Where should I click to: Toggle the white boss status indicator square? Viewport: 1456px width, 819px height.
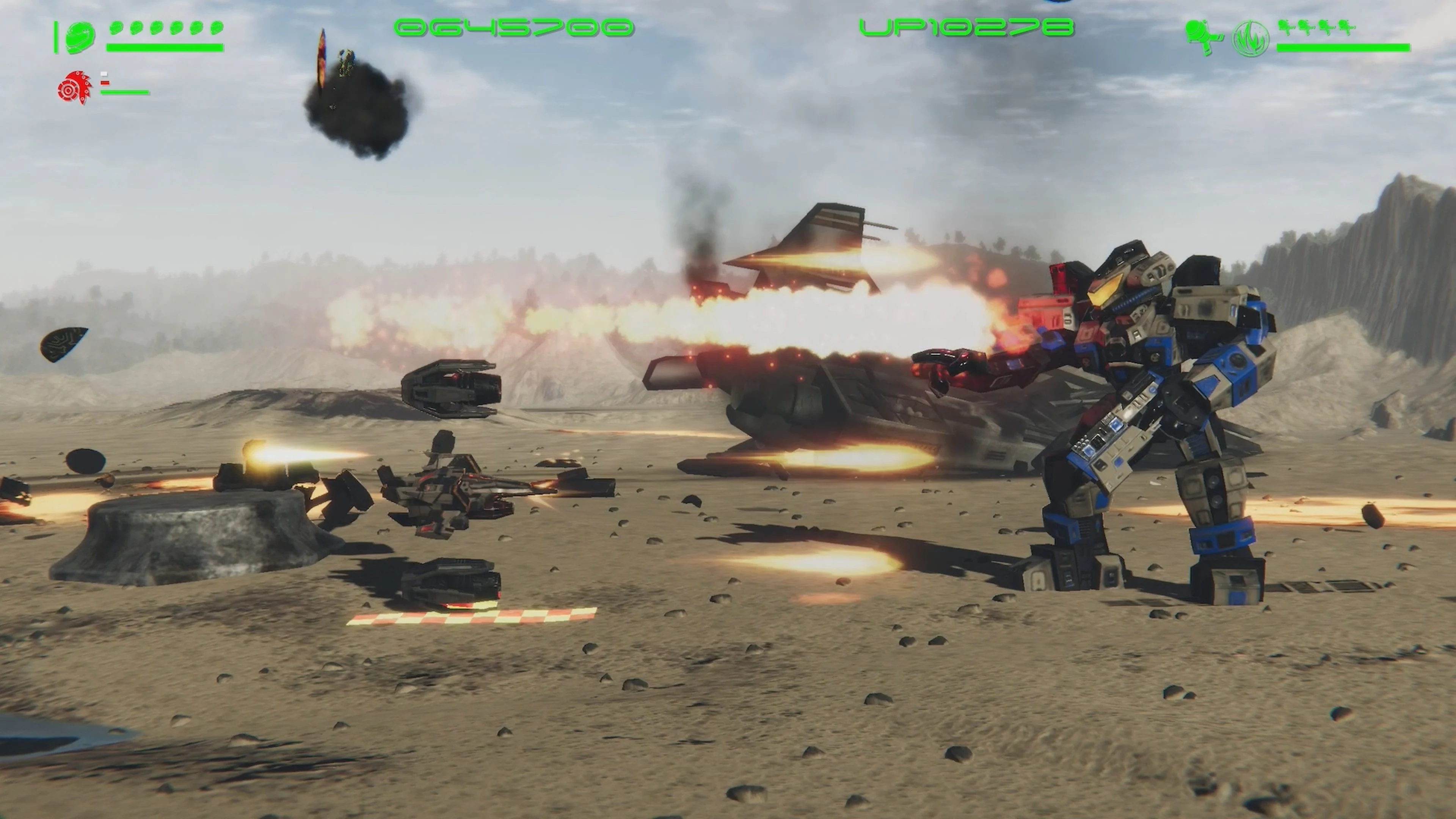coord(104,74)
